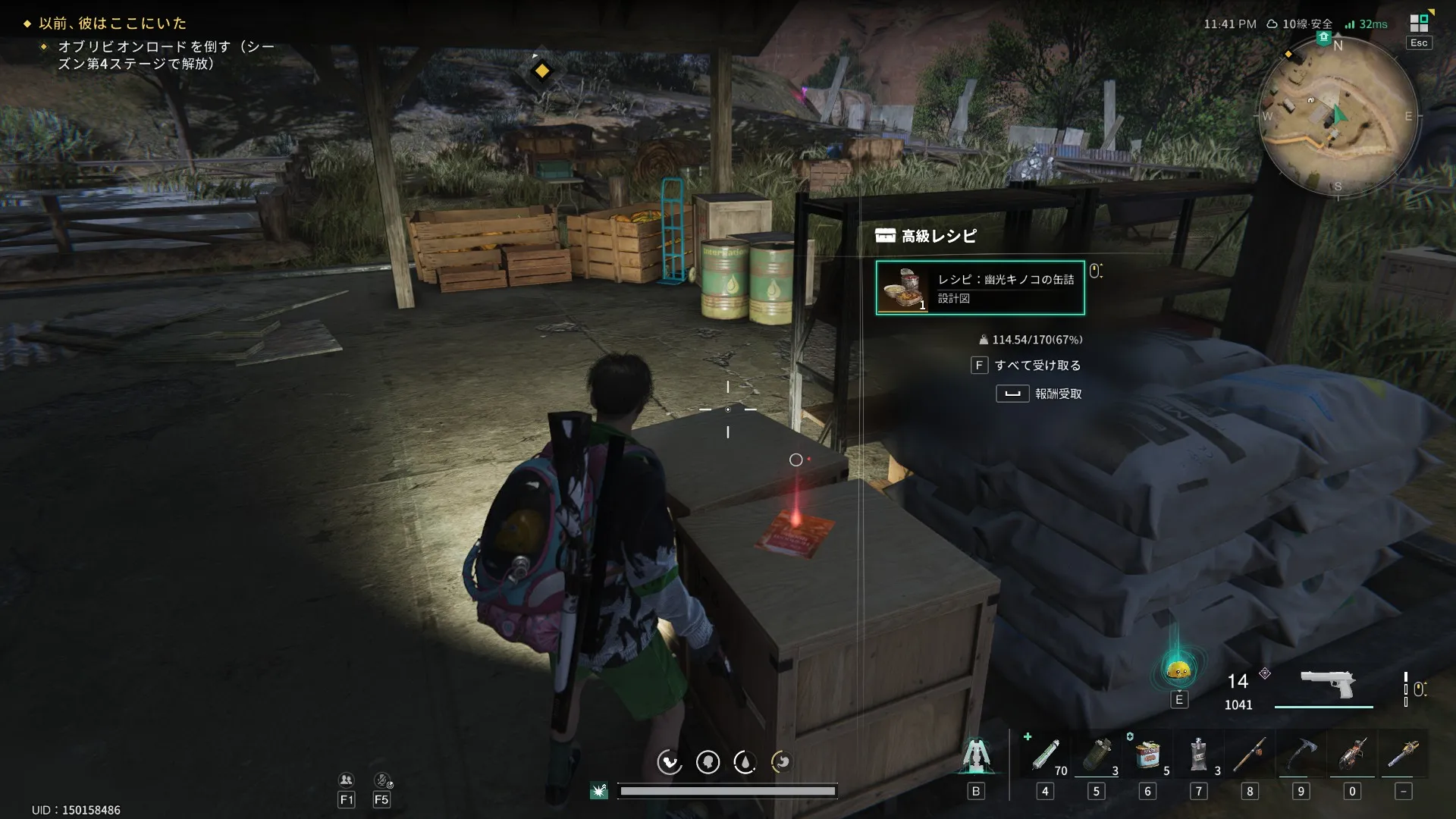
Task: Open the main menu grid icon
Action: click(x=1418, y=24)
